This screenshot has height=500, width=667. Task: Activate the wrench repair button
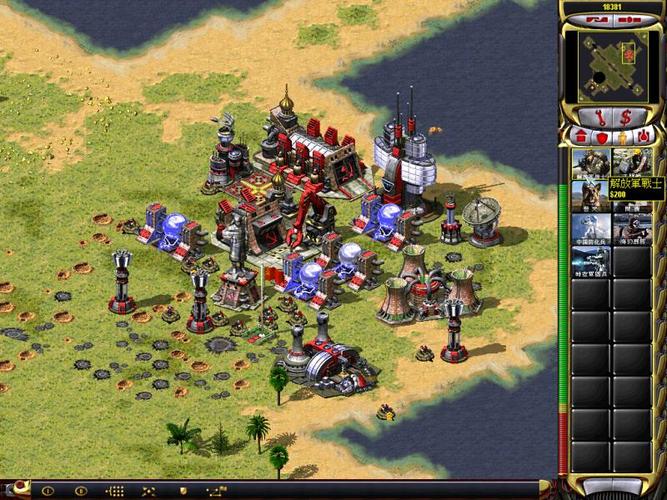[600, 118]
